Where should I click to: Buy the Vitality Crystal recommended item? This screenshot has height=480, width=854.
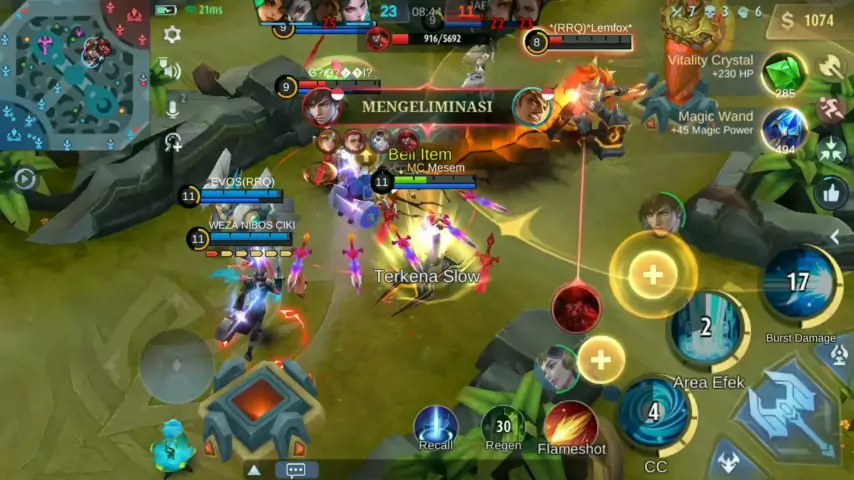(785, 74)
